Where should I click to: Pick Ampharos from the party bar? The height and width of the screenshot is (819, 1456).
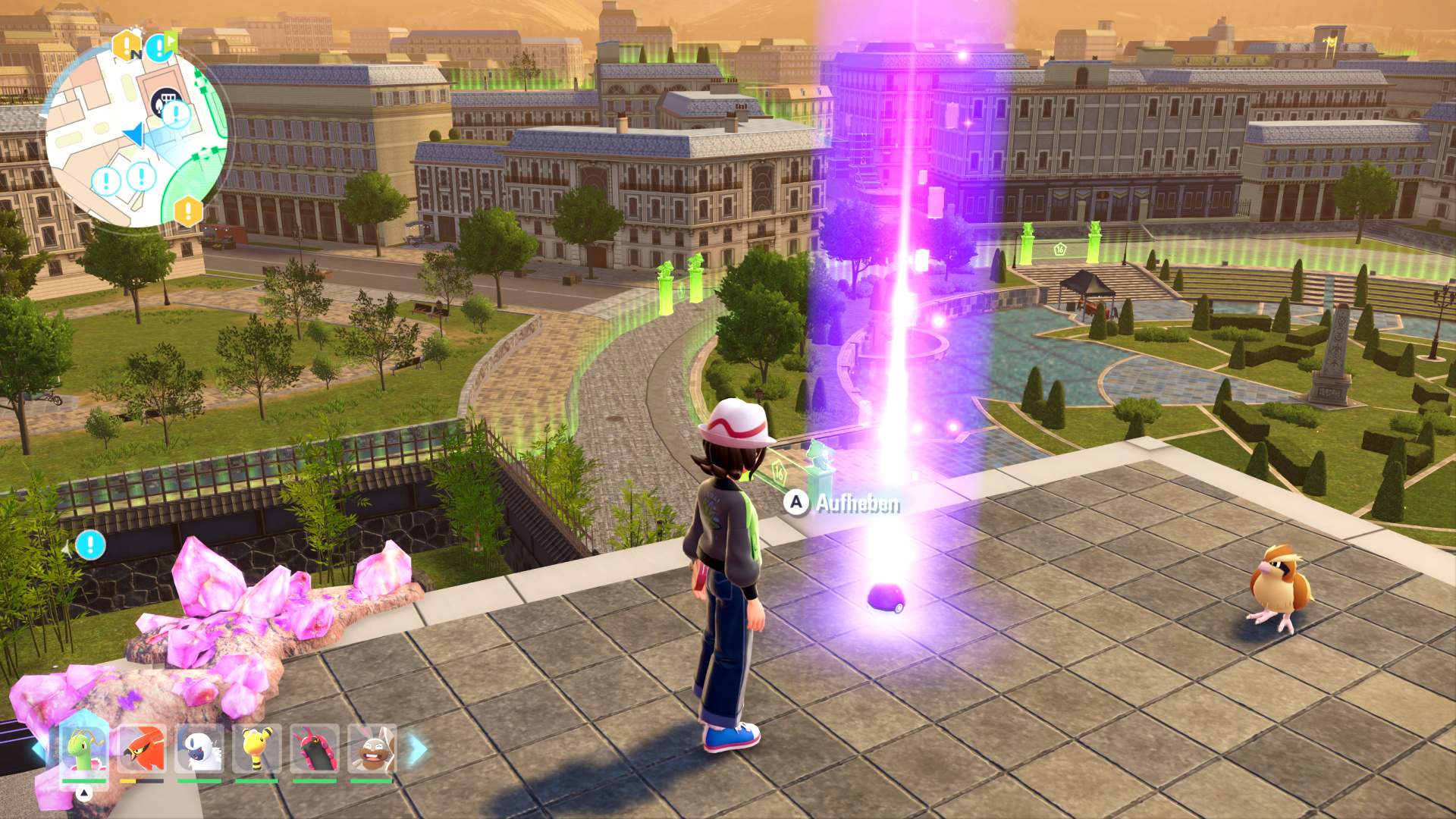tap(257, 749)
